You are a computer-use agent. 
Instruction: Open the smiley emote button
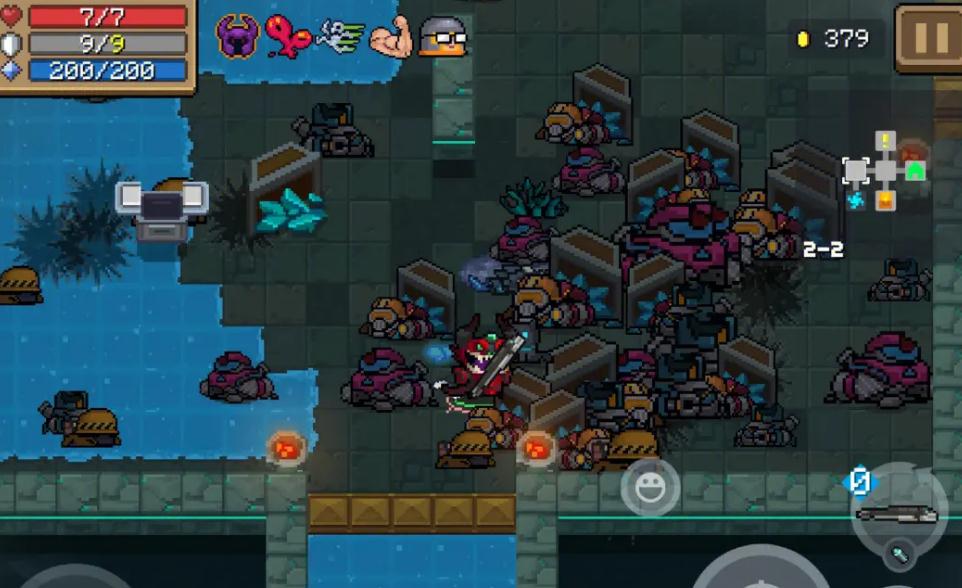[650, 488]
